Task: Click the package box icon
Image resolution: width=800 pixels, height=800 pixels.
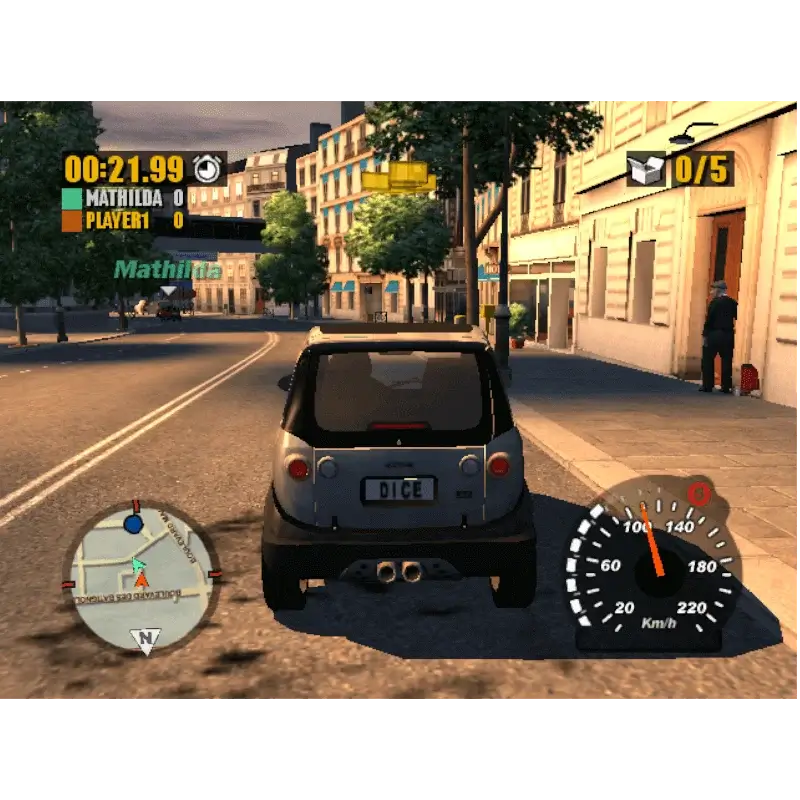Action: click(x=646, y=169)
